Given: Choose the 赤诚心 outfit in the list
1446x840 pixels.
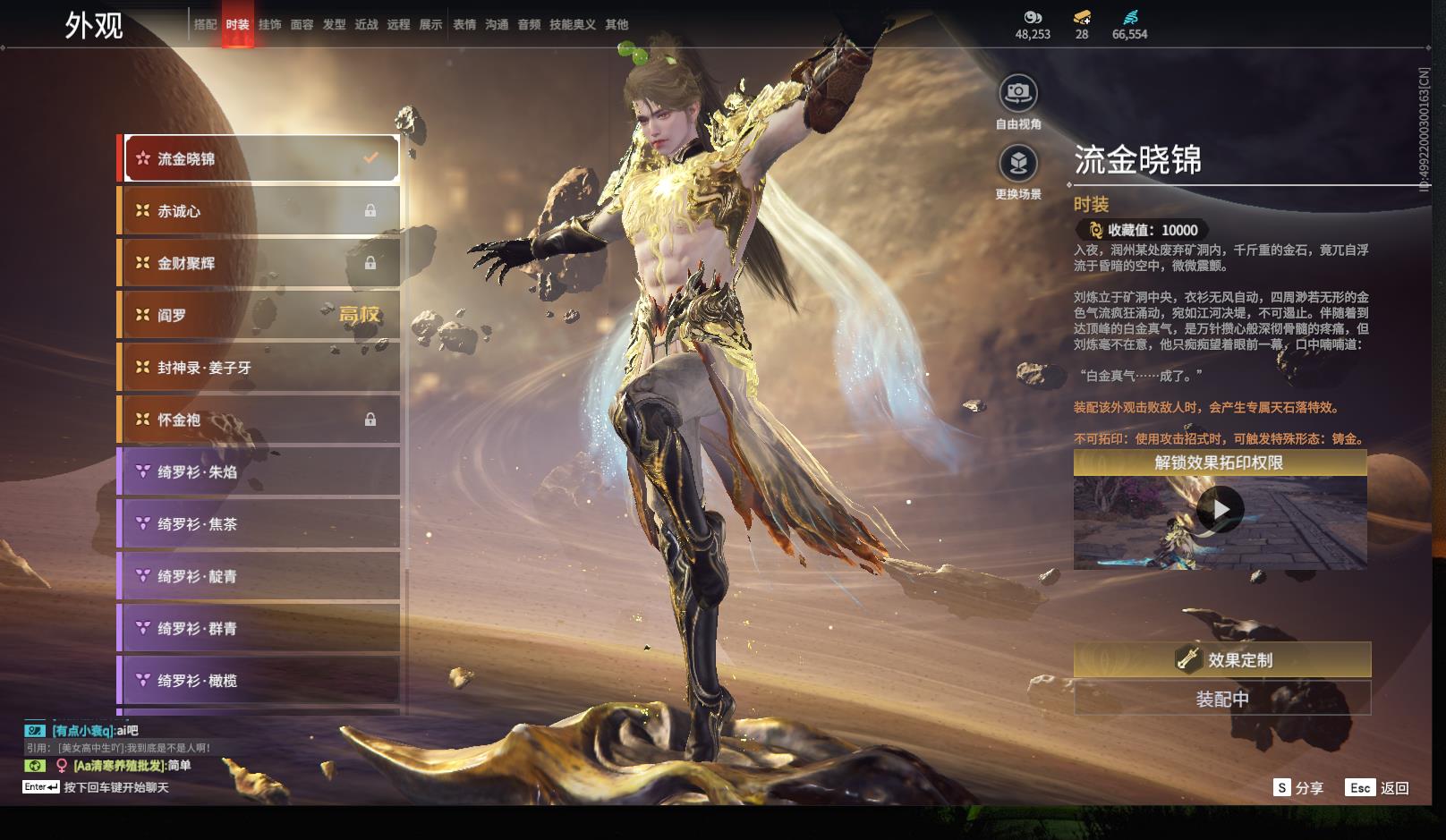Looking at the screenshot, I should pyautogui.click(x=259, y=211).
